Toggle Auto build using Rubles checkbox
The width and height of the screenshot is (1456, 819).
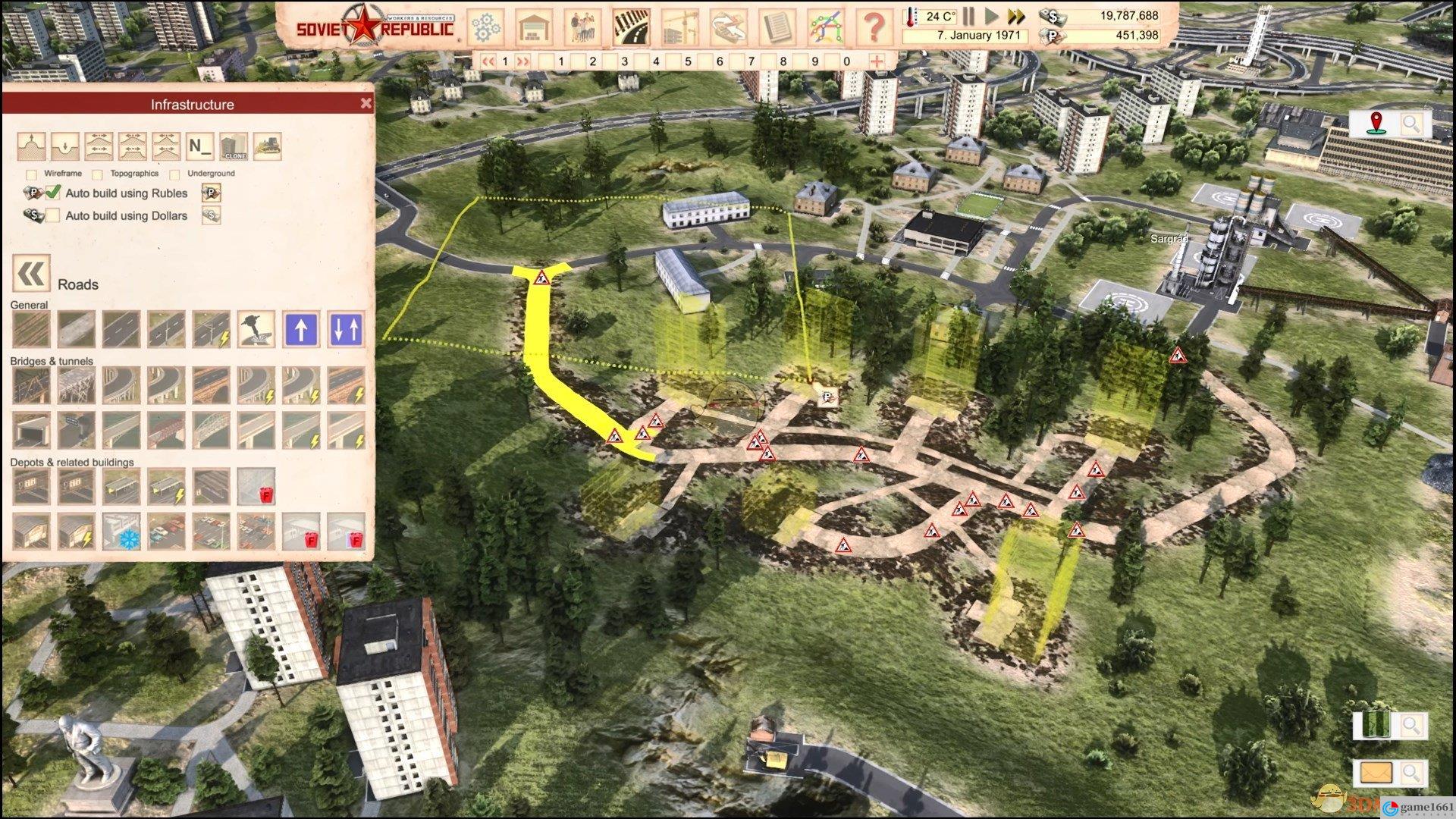pos(53,193)
